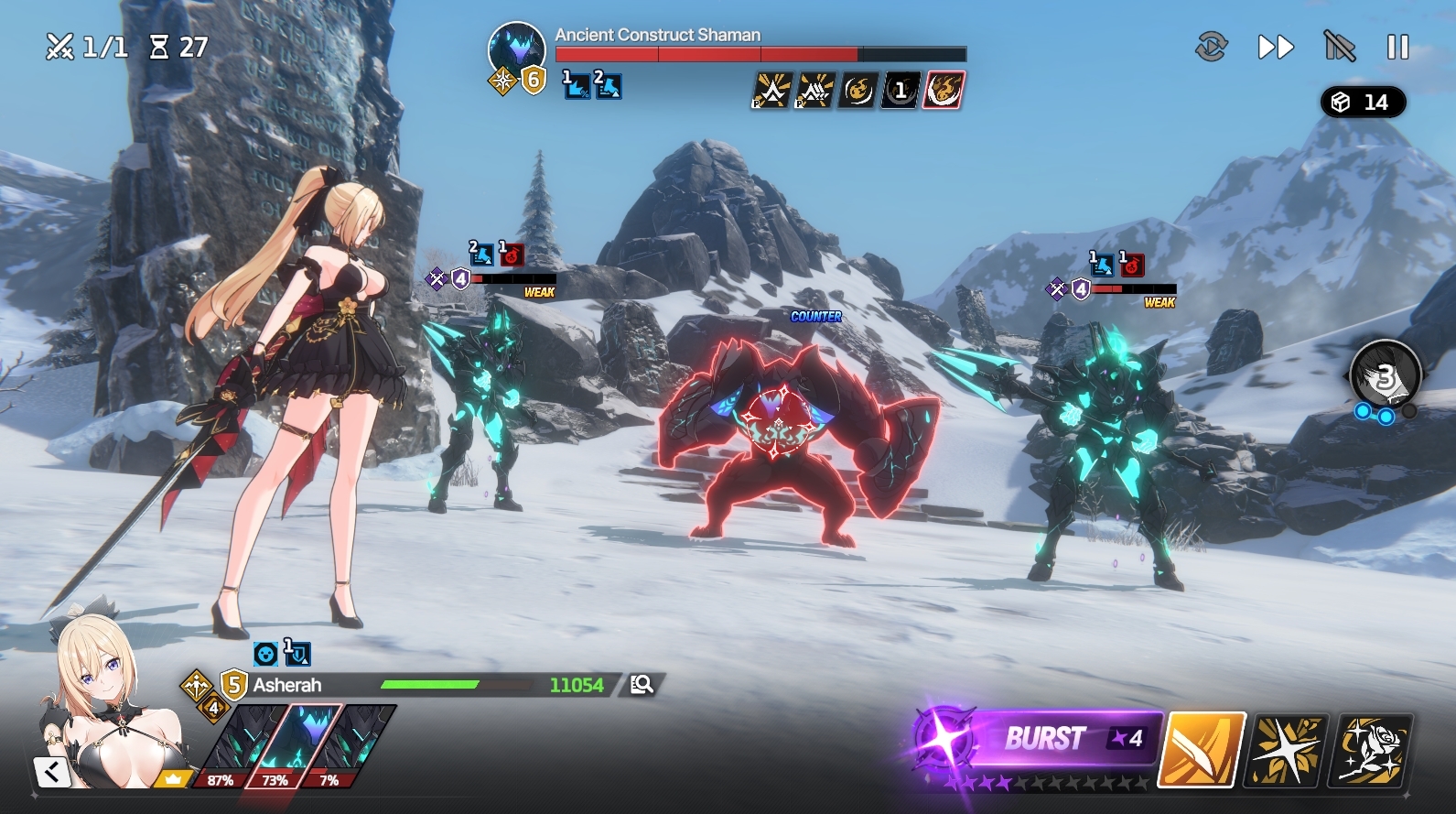Pause the battle
The width and height of the screenshot is (1456, 814).
(1397, 47)
